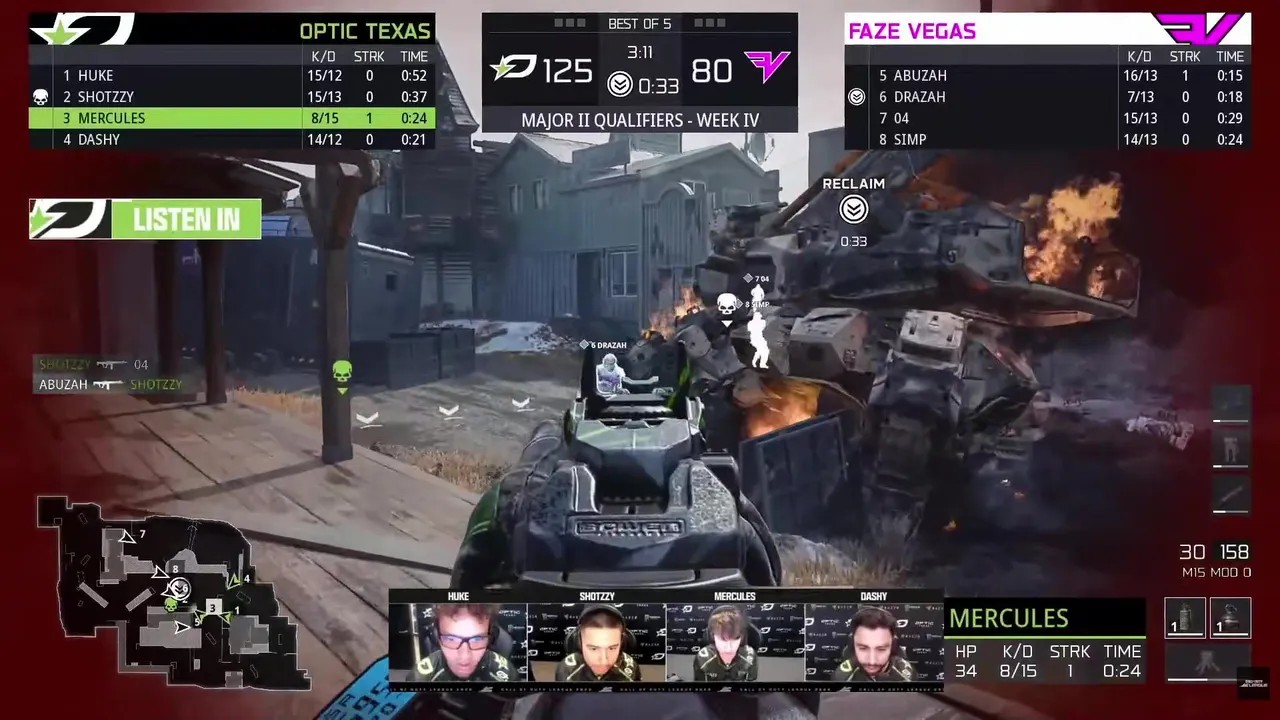Click the Major II Qualifiers title bar
Screen dimensions: 1280x720
640,120
